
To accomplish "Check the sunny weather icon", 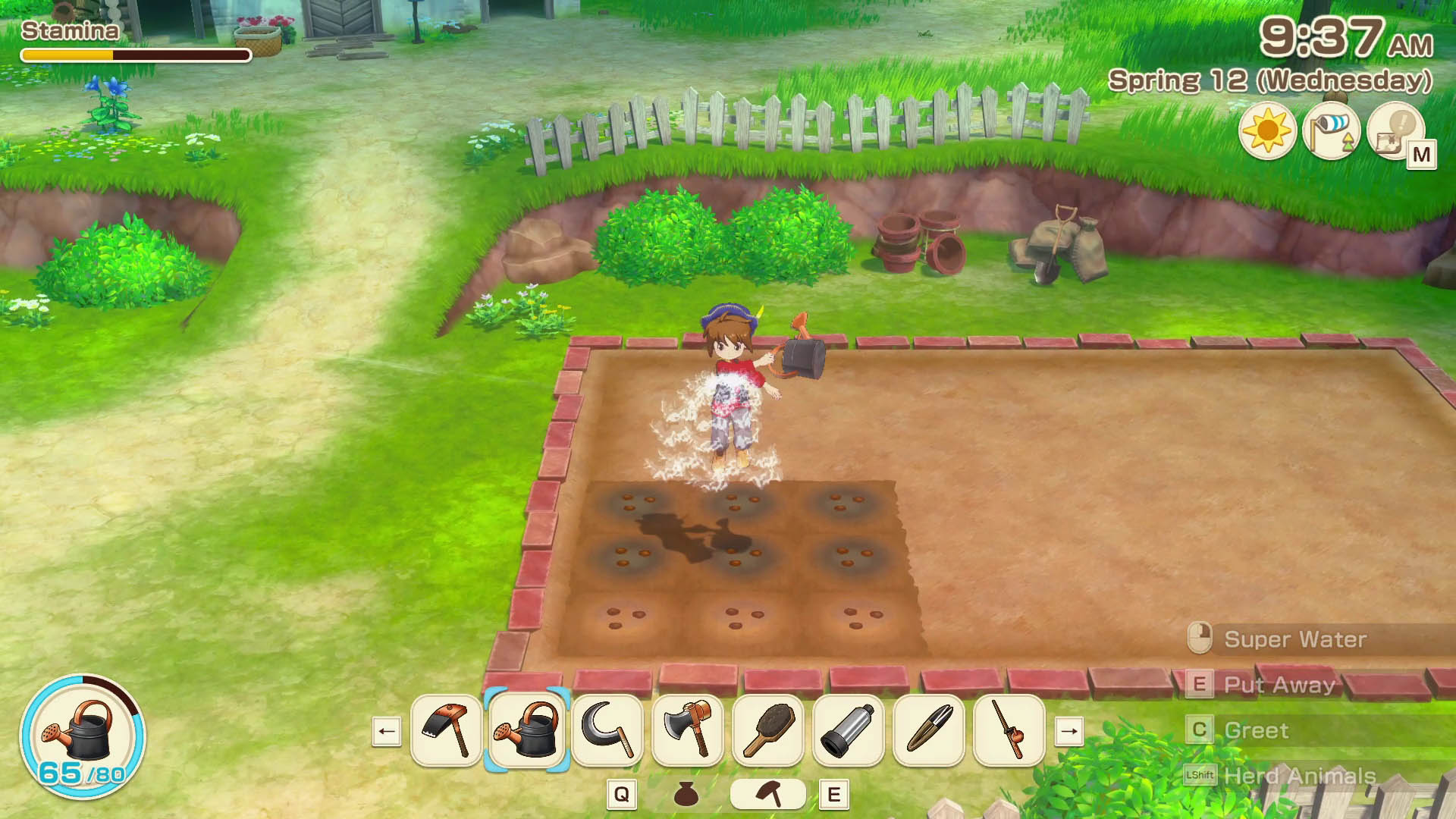I will click(1267, 131).
